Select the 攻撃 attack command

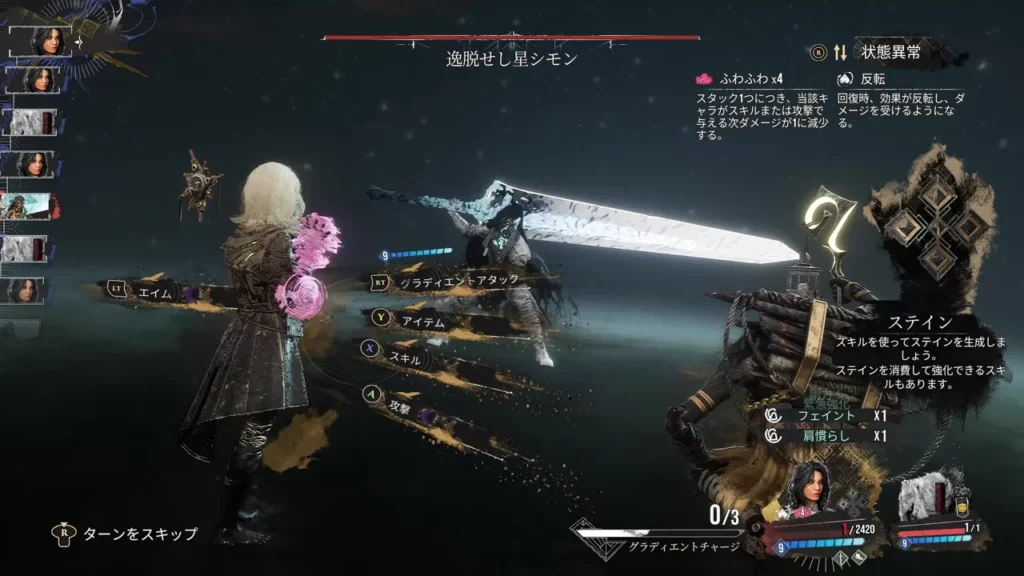(401, 407)
